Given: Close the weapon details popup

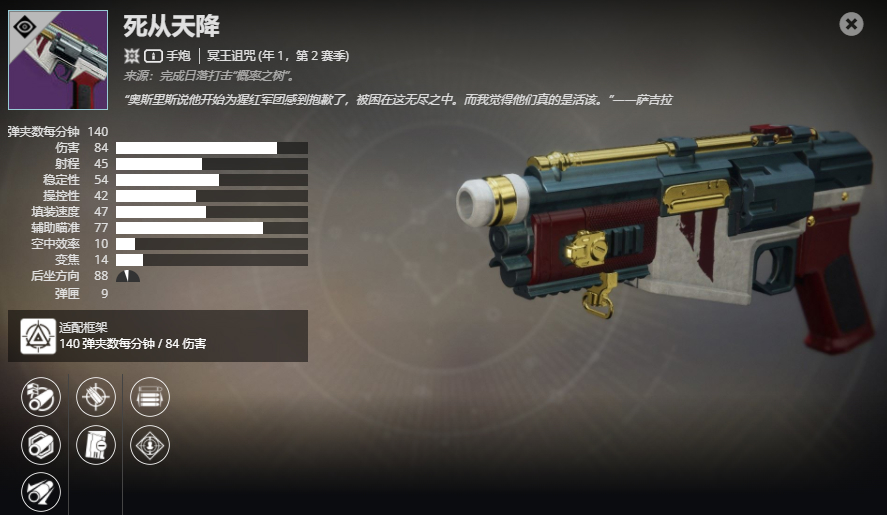Looking at the screenshot, I should coord(851,24).
